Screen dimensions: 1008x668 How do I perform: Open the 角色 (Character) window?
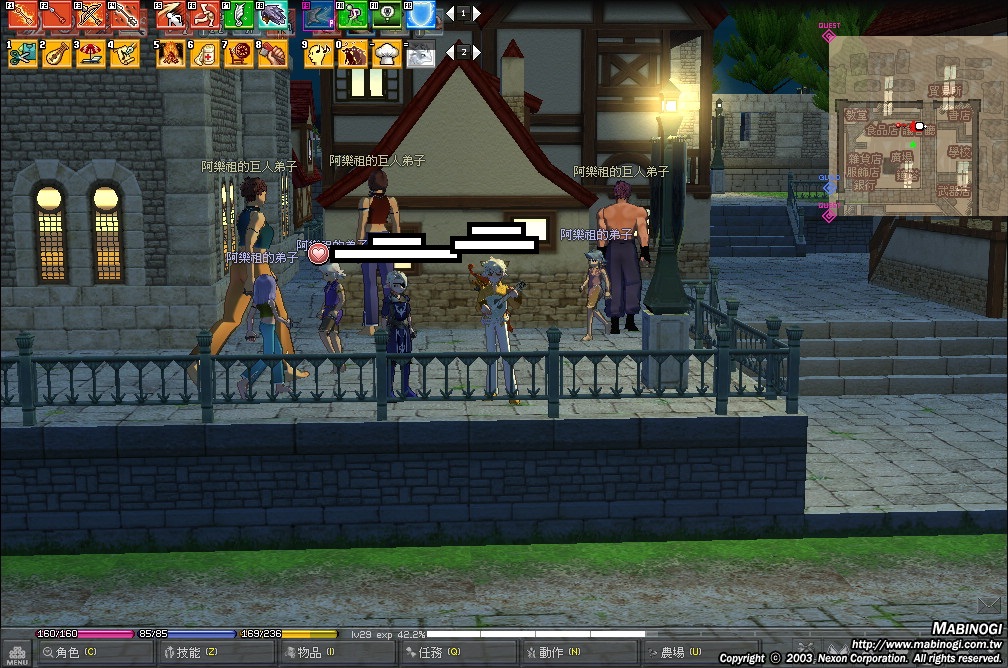75,653
